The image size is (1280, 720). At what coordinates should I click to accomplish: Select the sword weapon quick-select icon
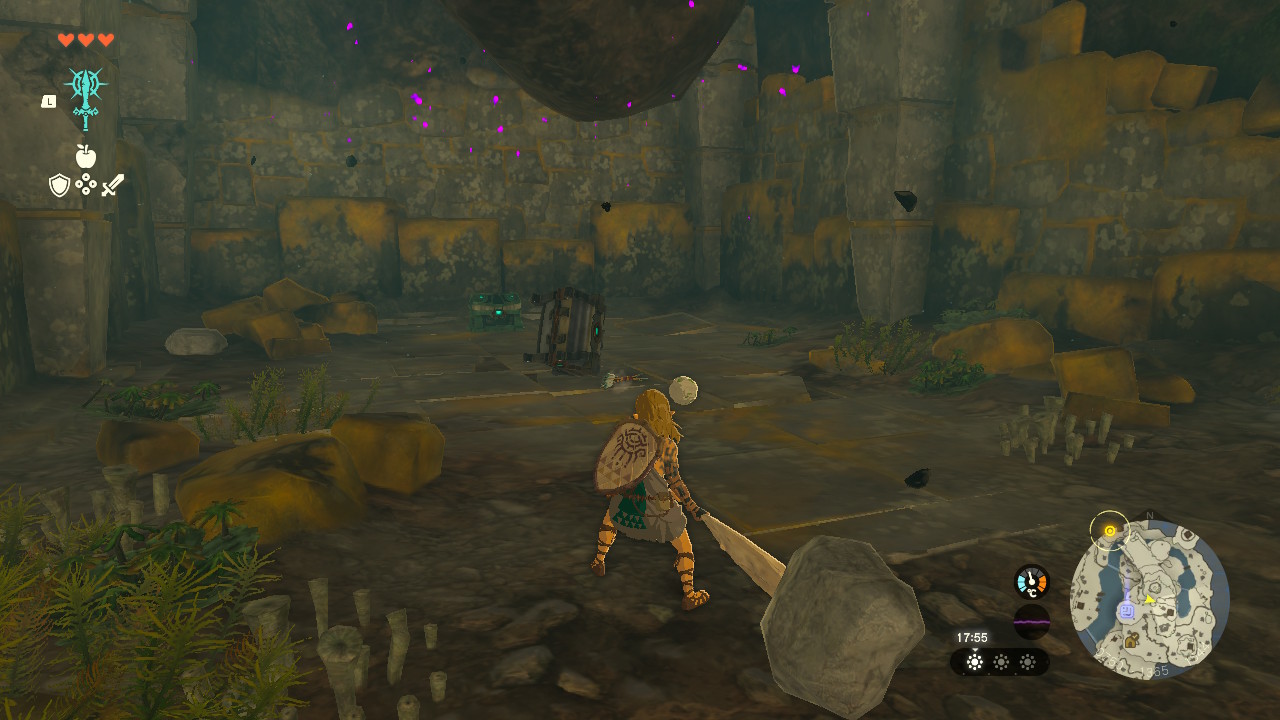[112, 185]
